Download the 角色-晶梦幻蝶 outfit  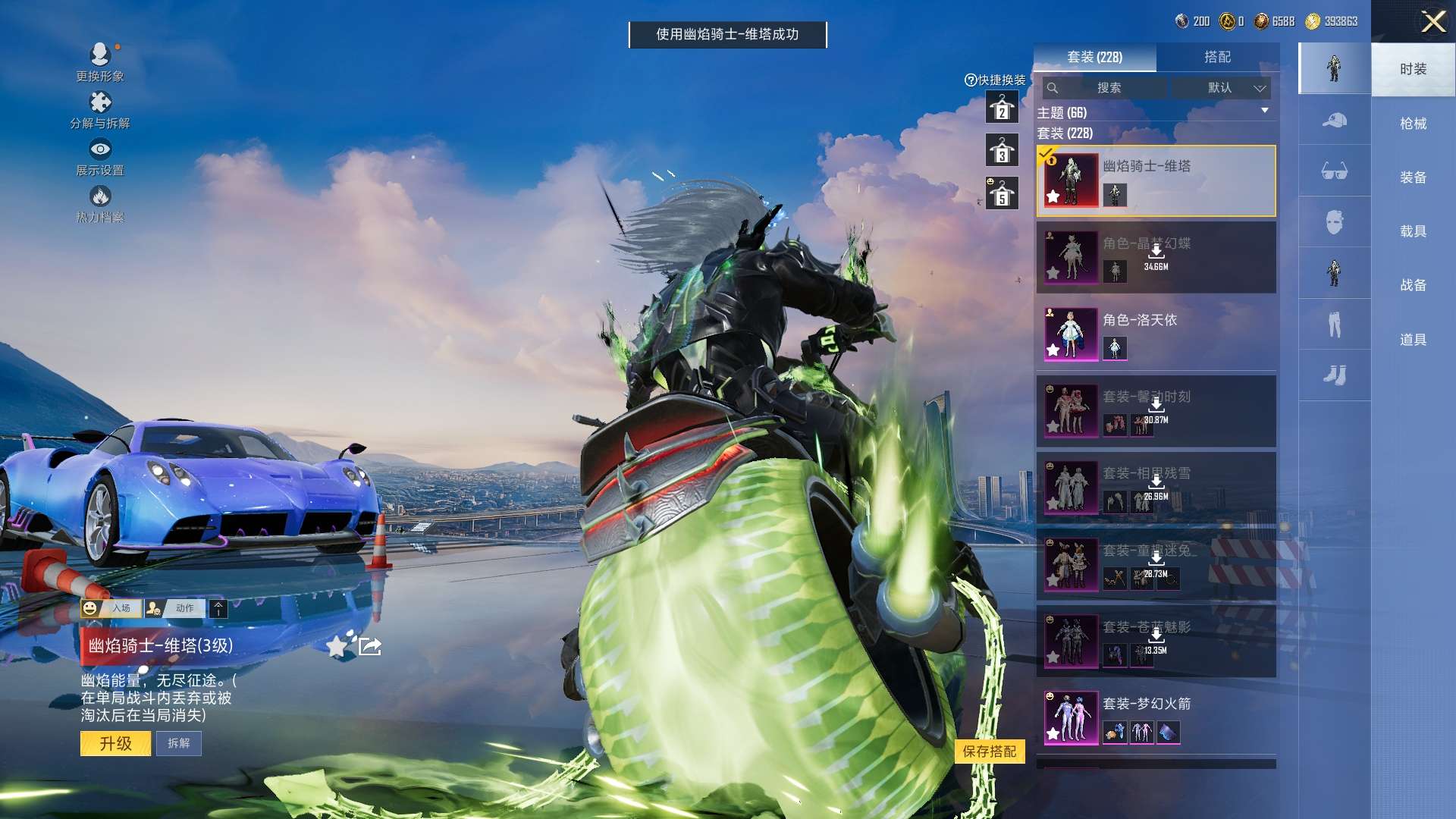pyautogui.click(x=1156, y=254)
